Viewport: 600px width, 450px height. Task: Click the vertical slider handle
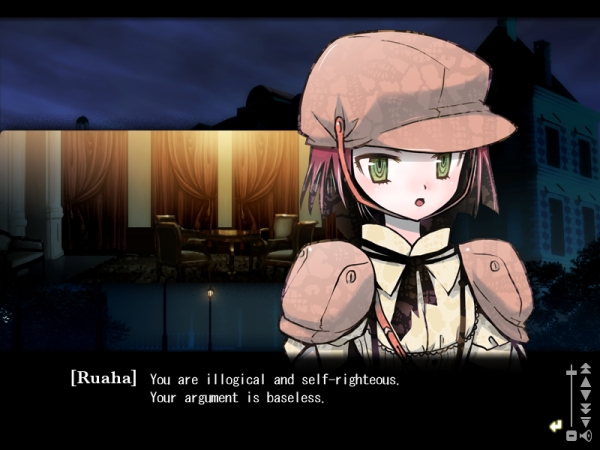pyautogui.click(x=571, y=372)
